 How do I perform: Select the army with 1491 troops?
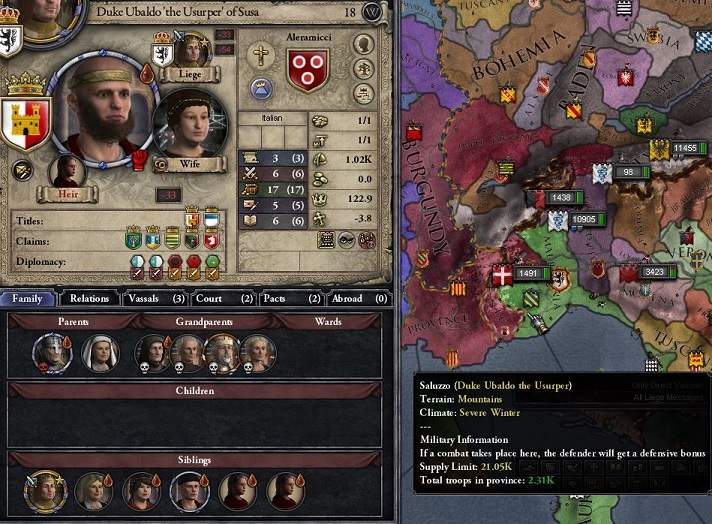tap(527, 274)
